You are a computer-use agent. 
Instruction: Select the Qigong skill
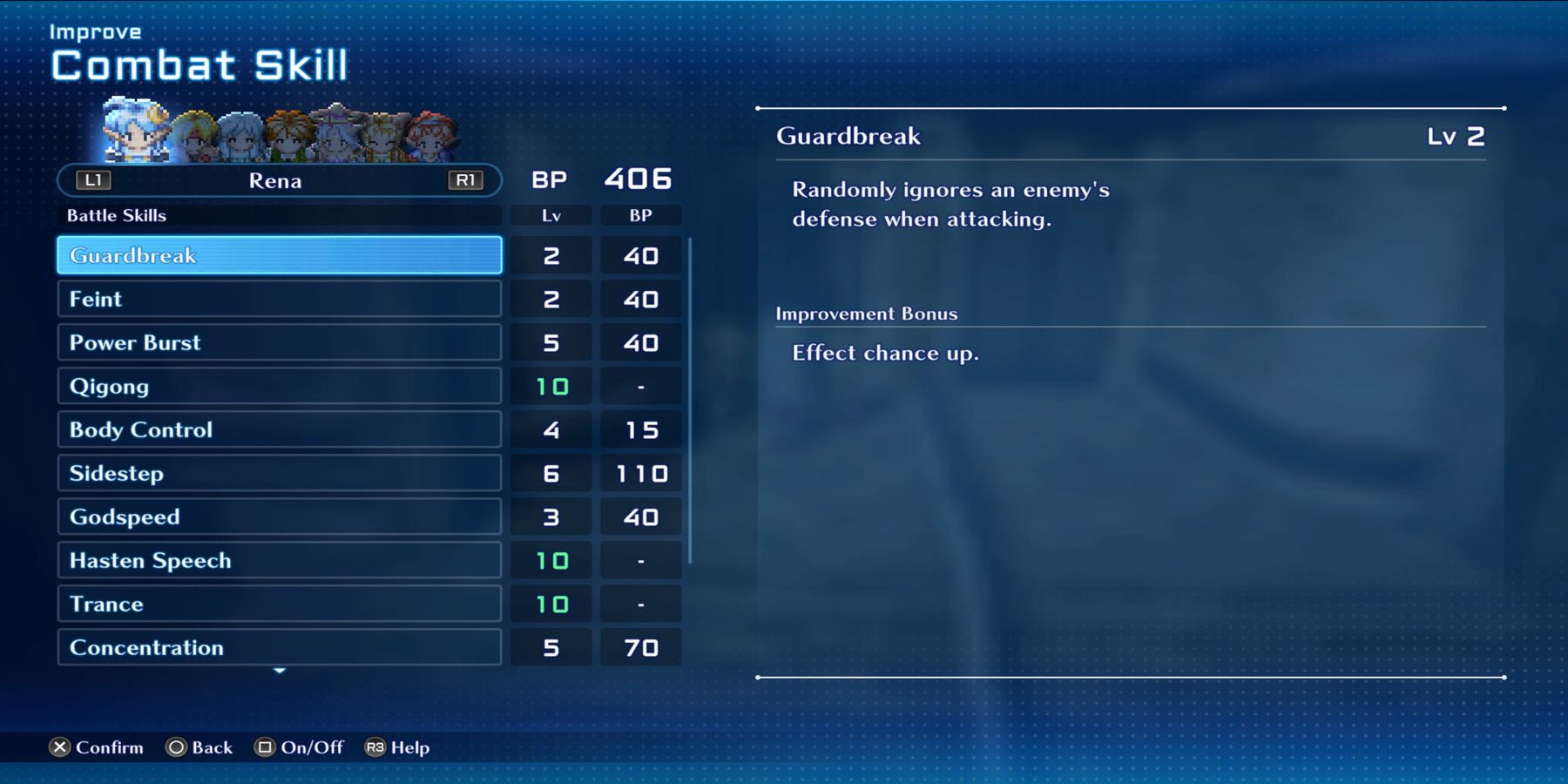click(x=279, y=386)
